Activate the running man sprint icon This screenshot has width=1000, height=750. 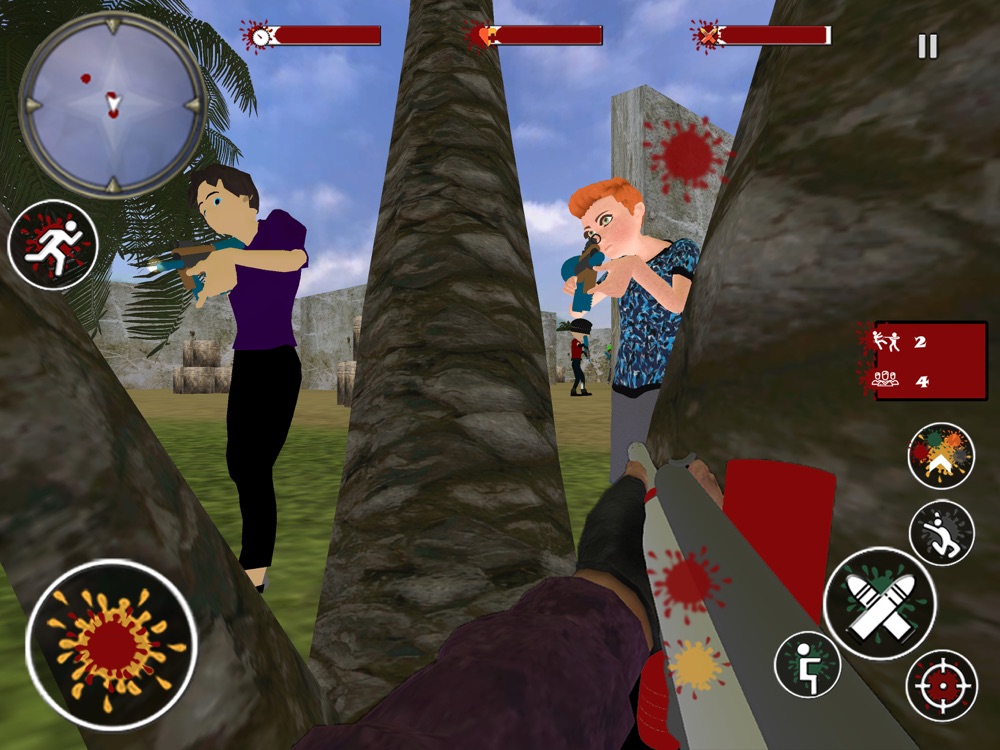[53, 245]
